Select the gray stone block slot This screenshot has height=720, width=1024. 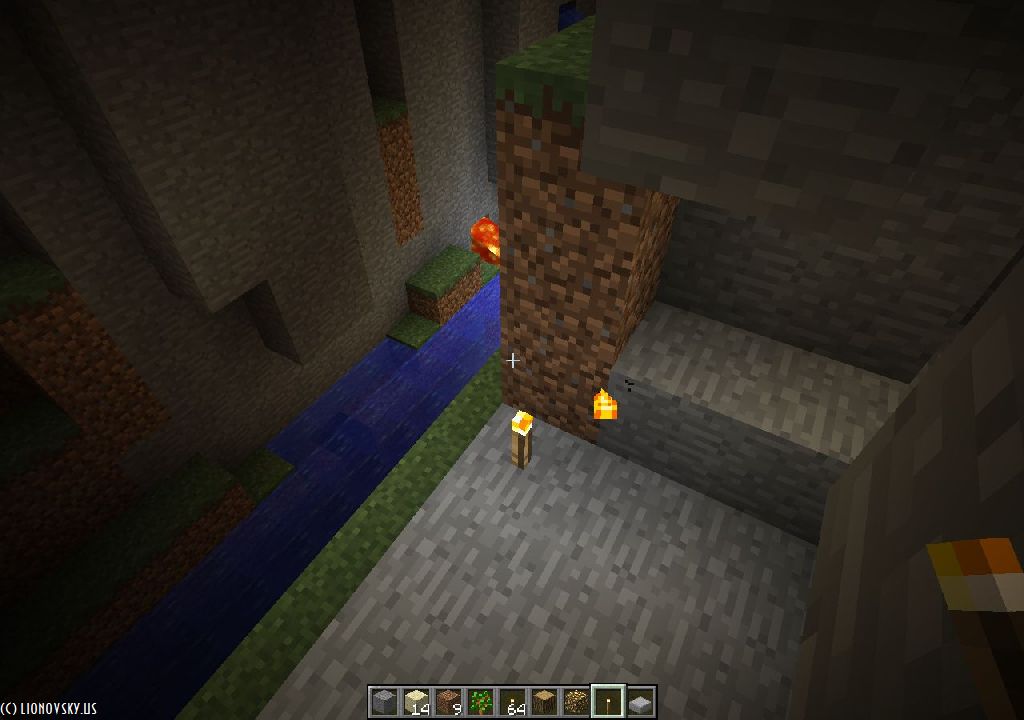[x=382, y=702]
